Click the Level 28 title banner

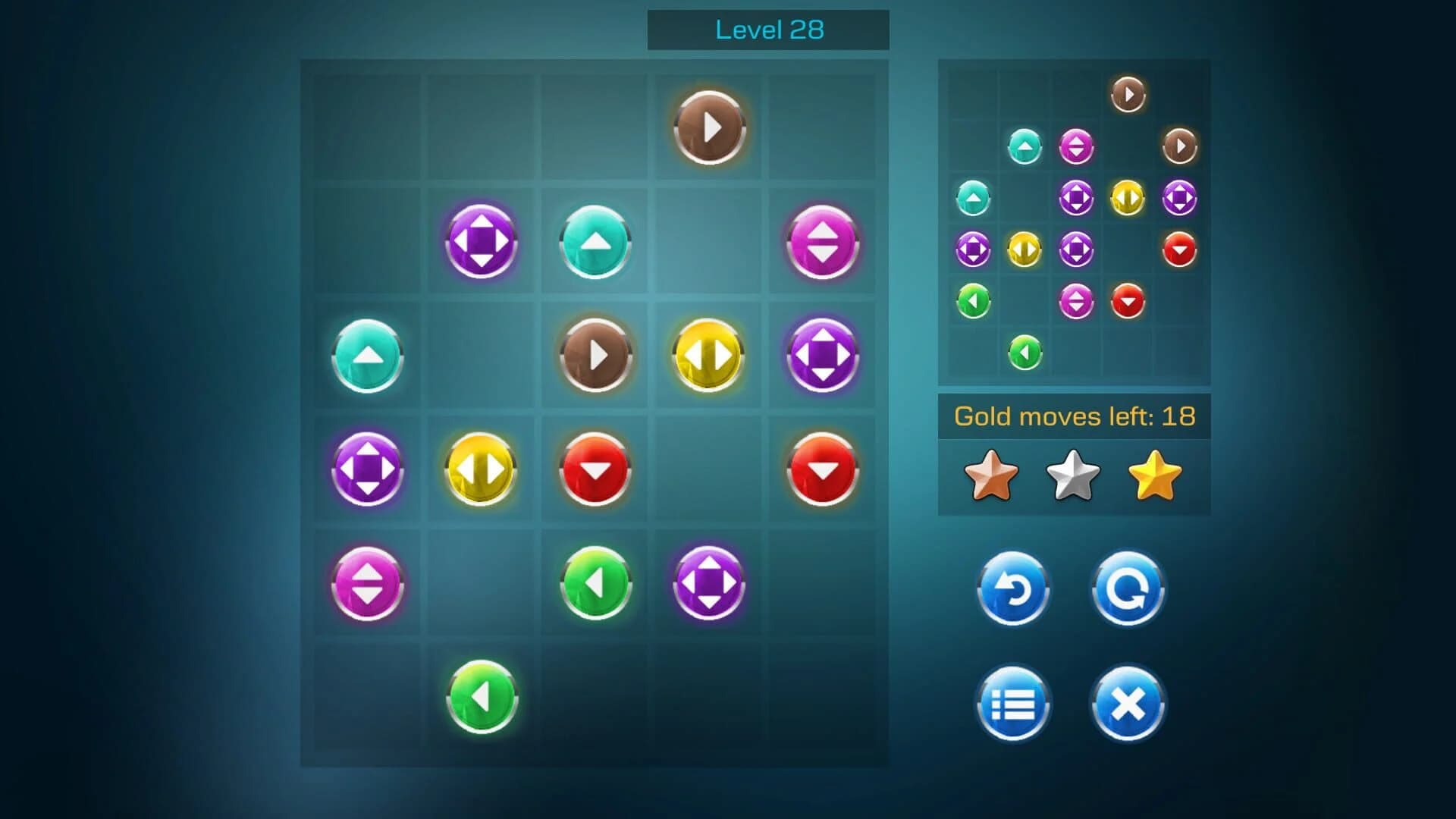768,30
